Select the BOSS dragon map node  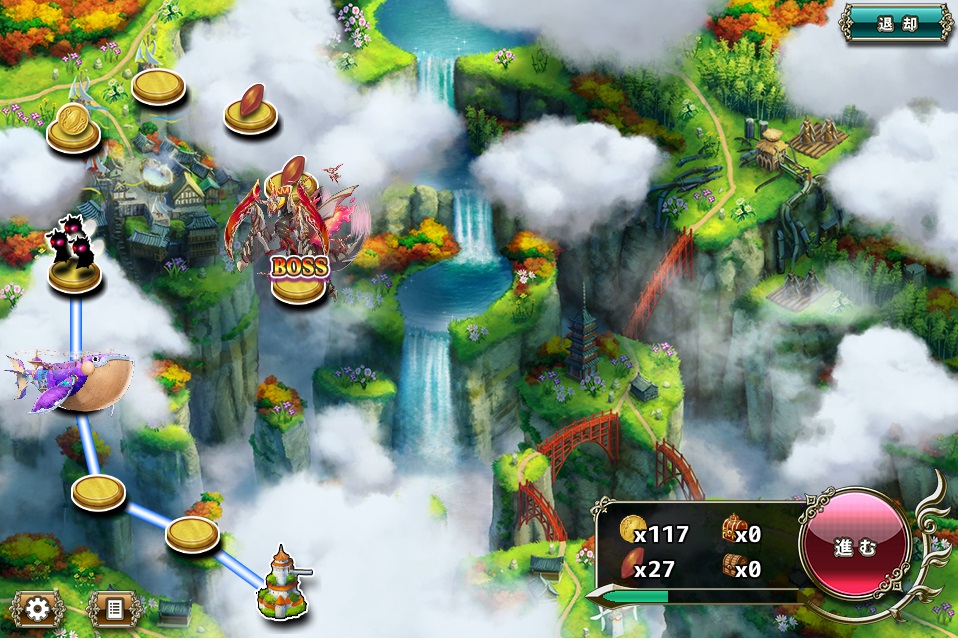coord(297,240)
